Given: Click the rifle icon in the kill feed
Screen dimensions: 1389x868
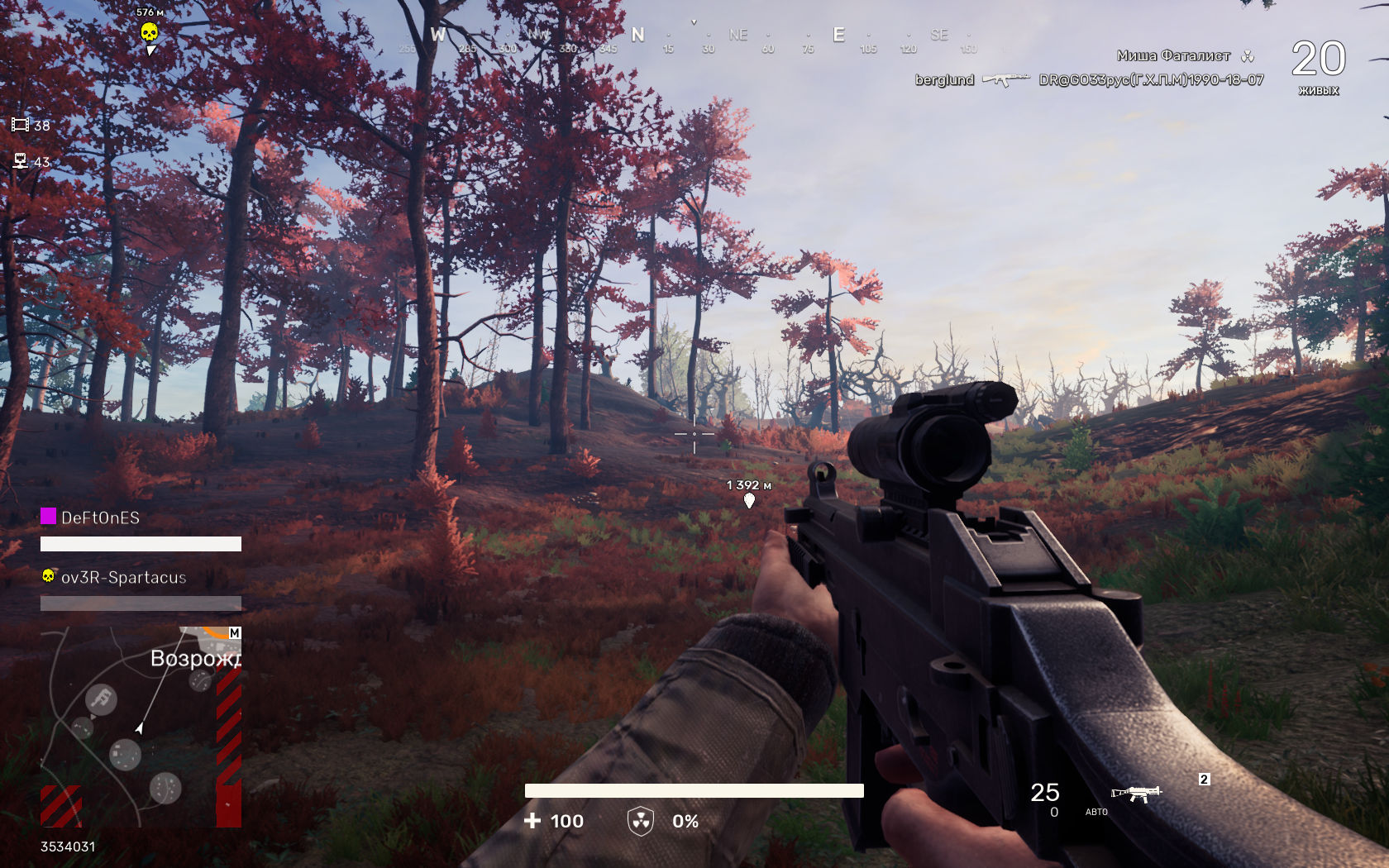Looking at the screenshot, I should click(x=1006, y=79).
